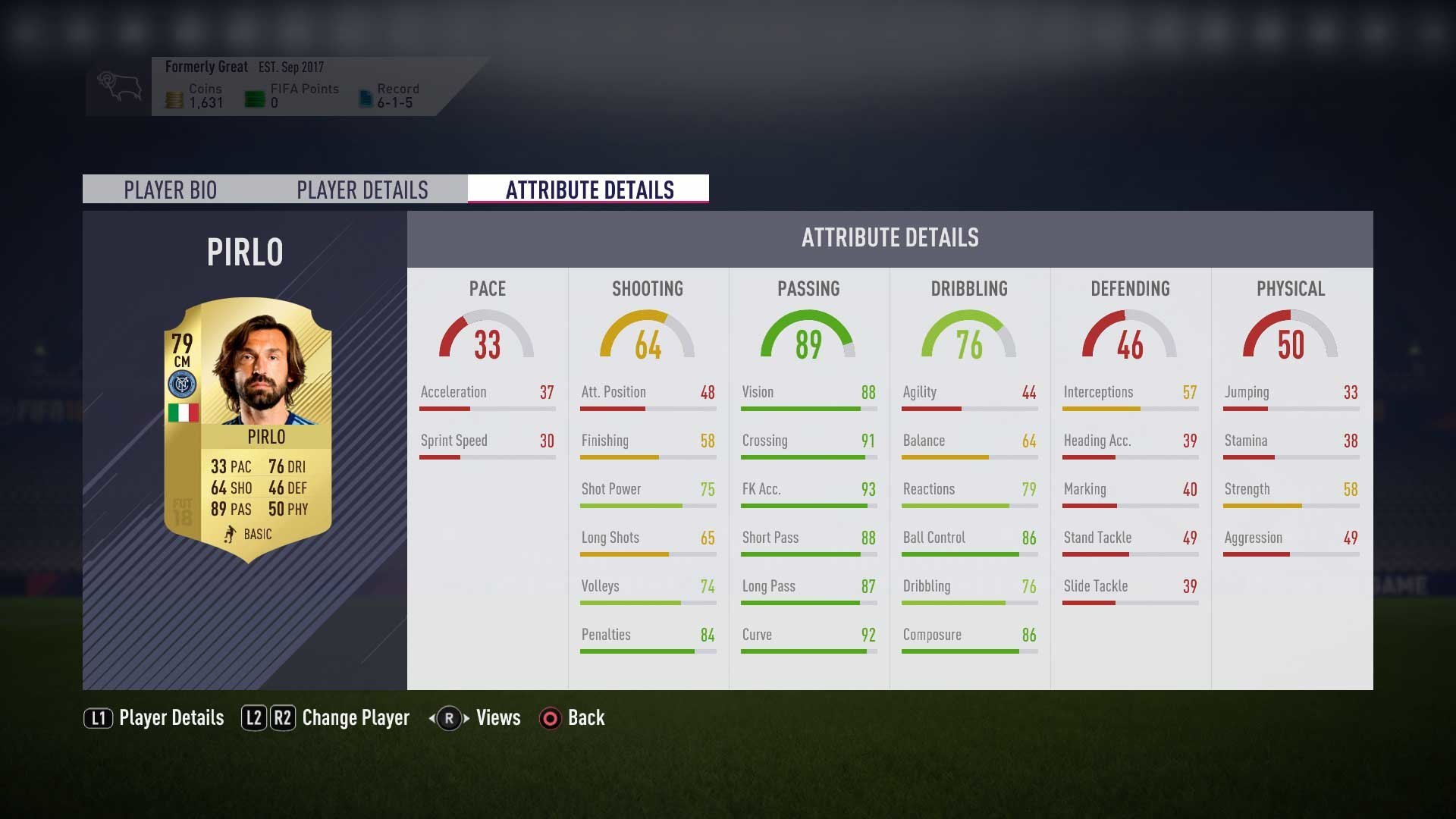Click the Pirlo gold player card
The height and width of the screenshot is (819, 1456).
tap(248, 428)
